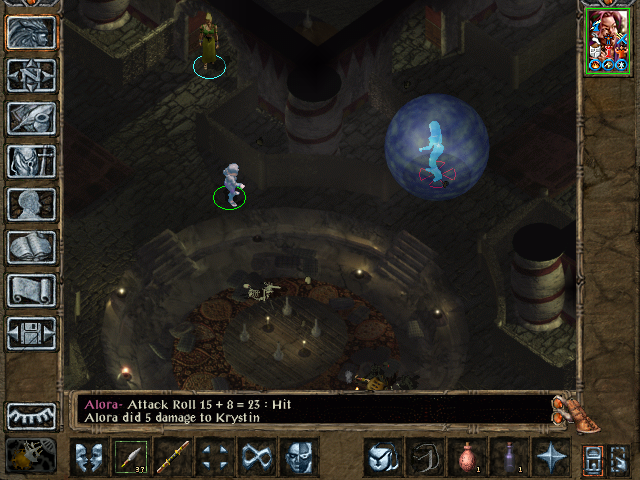Click the rest (closed eye) button

(31, 414)
